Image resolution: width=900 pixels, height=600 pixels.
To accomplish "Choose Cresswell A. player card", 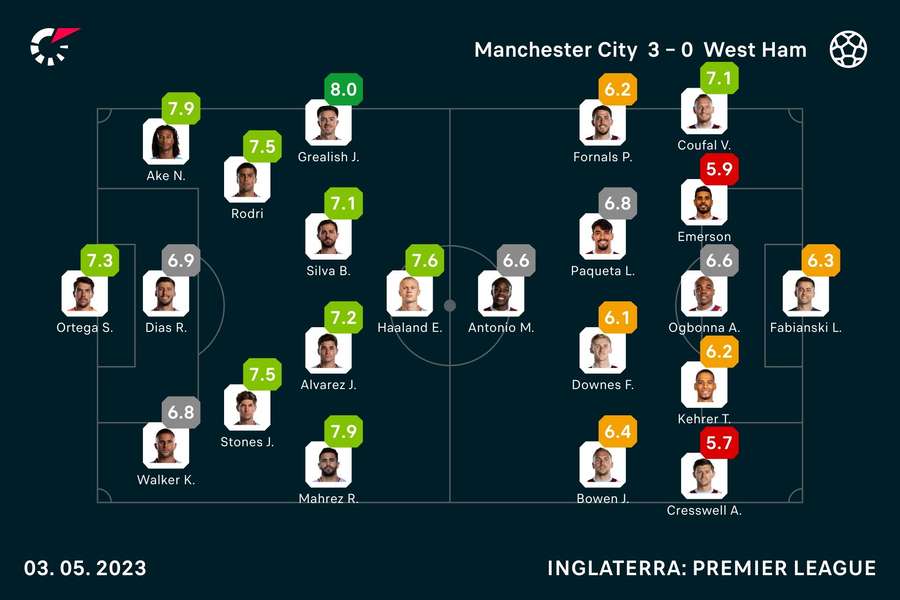I will (704, 476).
